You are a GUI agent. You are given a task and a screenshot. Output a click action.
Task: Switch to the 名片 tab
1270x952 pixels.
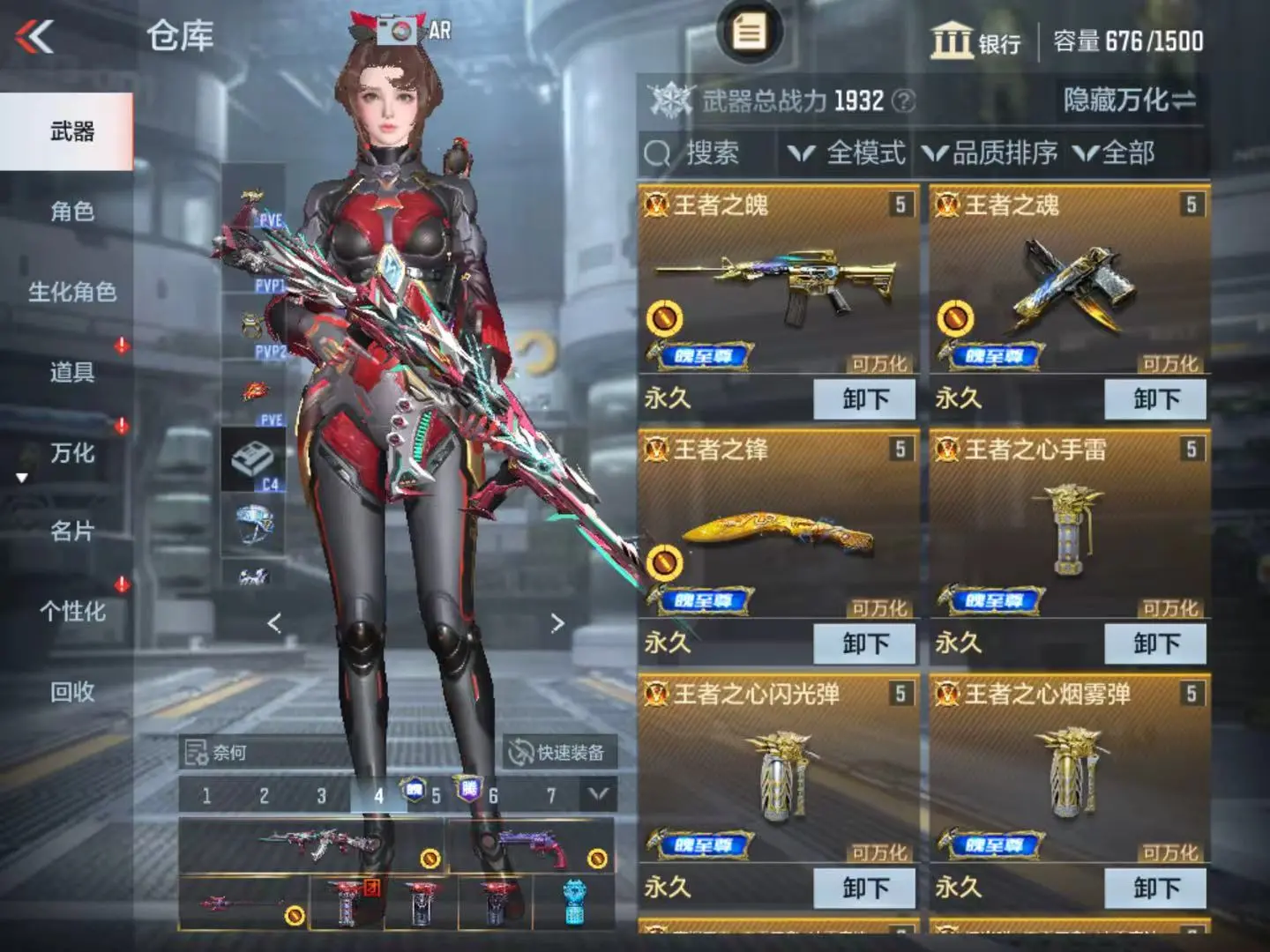[71, 532]
